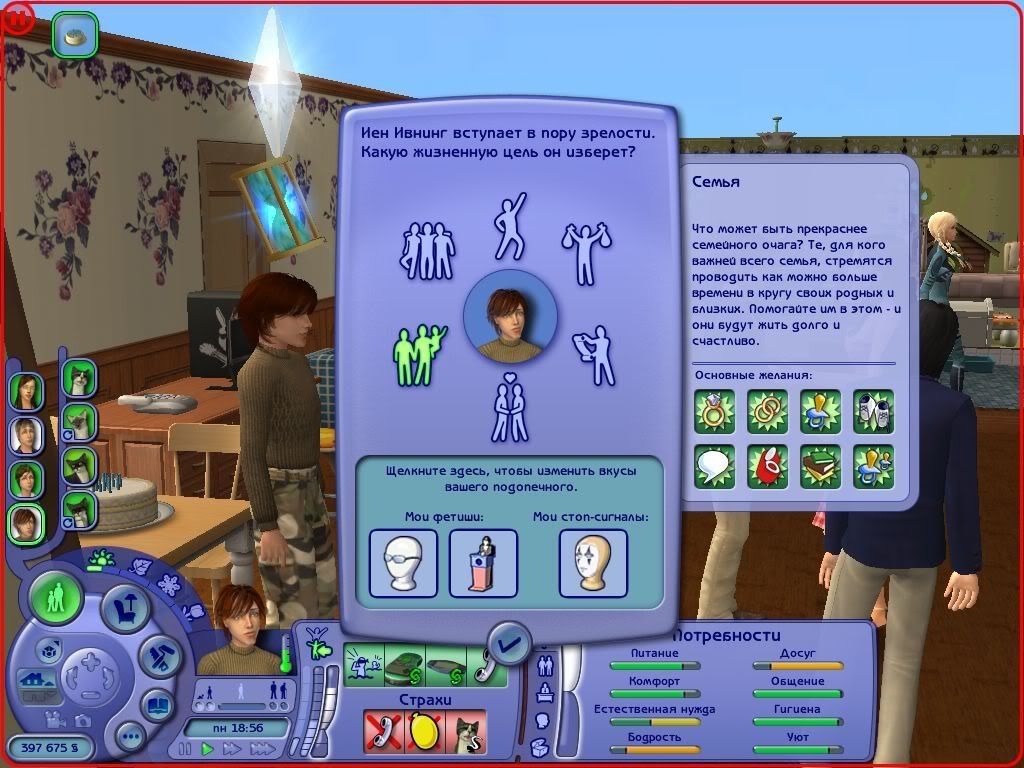Open Build mode with the saw and roller button
Viewport: 1024px width, 768px height.
pyautogui.click(x=158, y=653)
